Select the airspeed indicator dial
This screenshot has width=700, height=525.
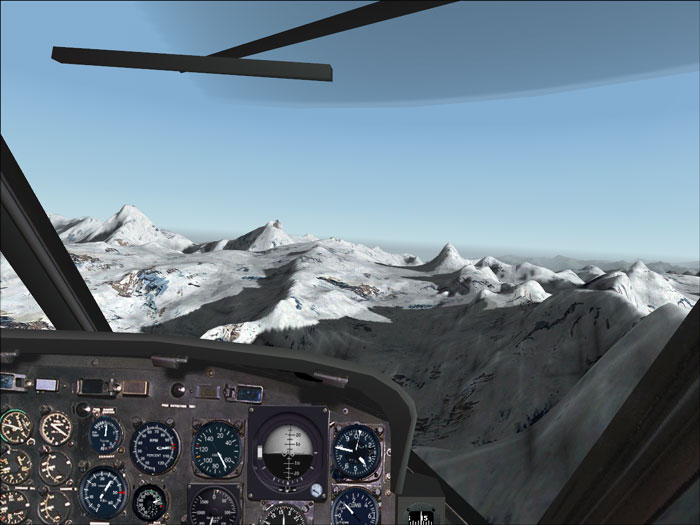click(216, 449)
